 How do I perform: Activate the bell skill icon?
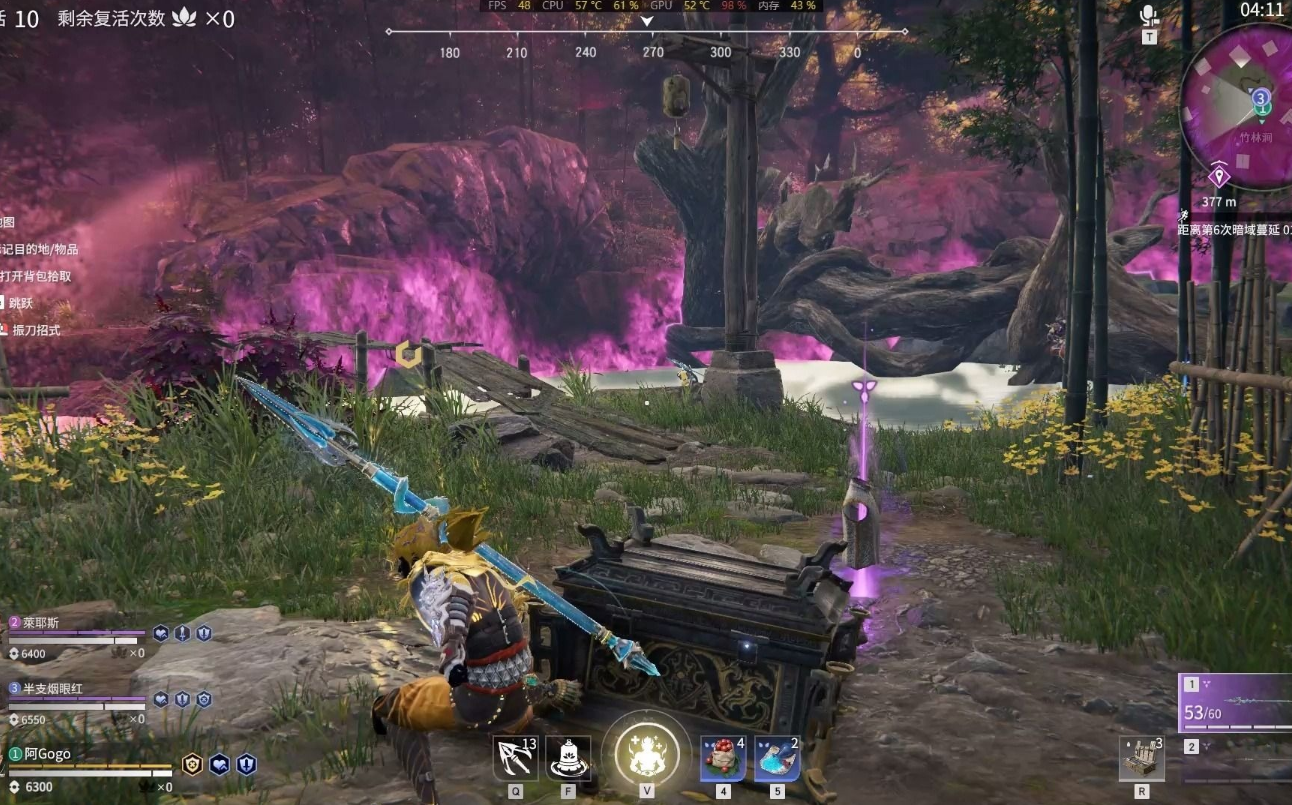[568, 759]
